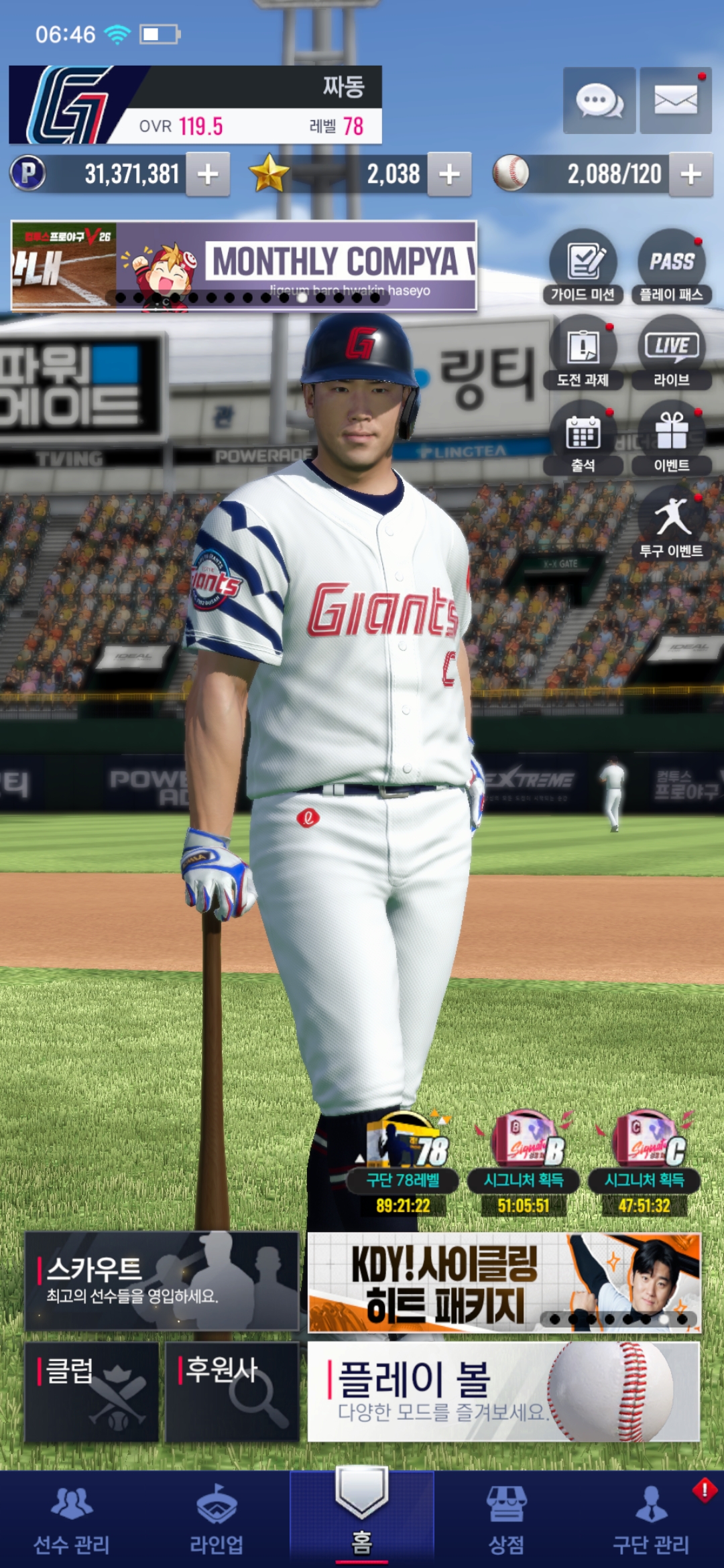Select the 플레이 볼 play ball button

point(503,1392)
